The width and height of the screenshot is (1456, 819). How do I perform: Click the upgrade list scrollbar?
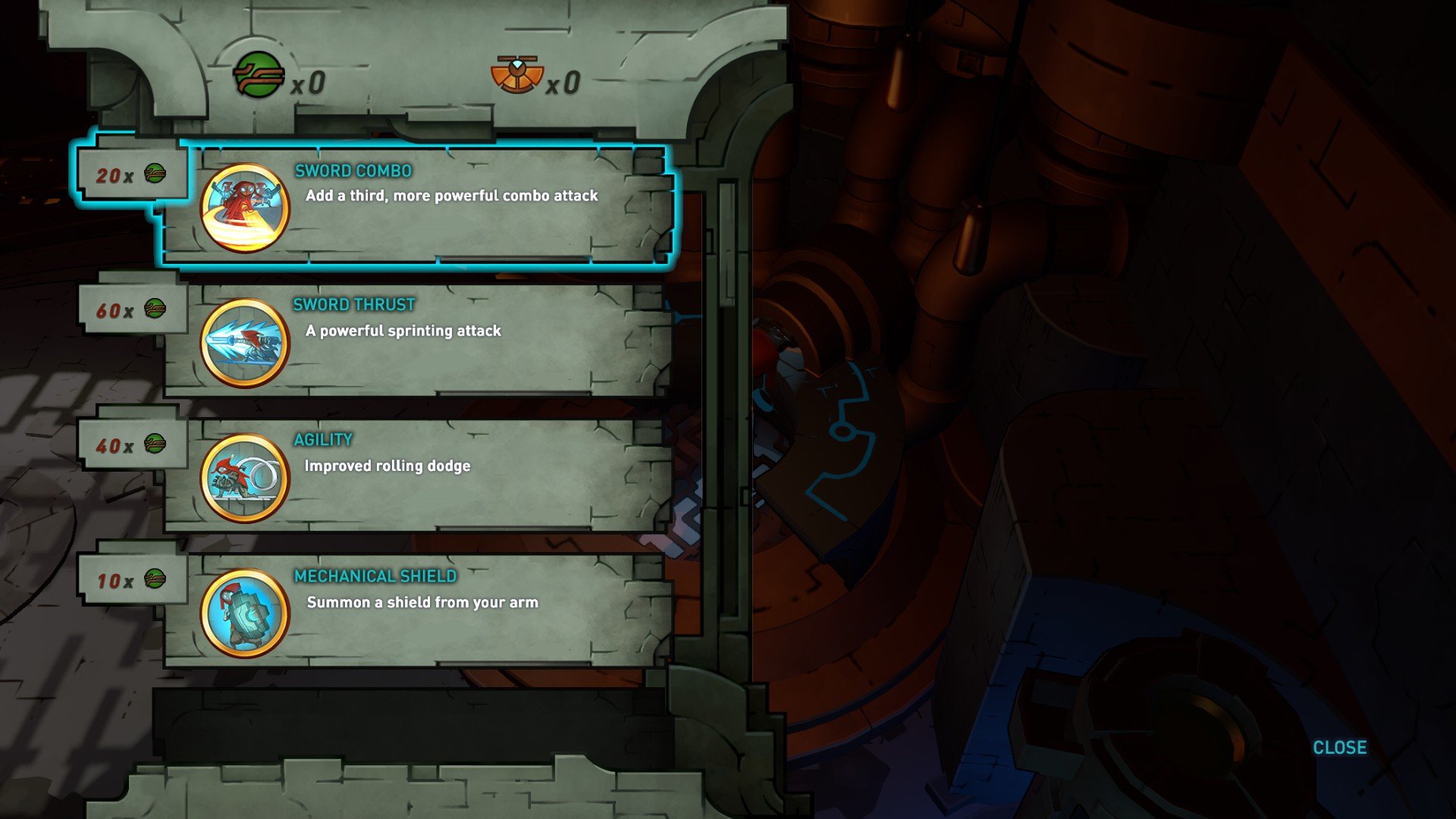[726, 244]
